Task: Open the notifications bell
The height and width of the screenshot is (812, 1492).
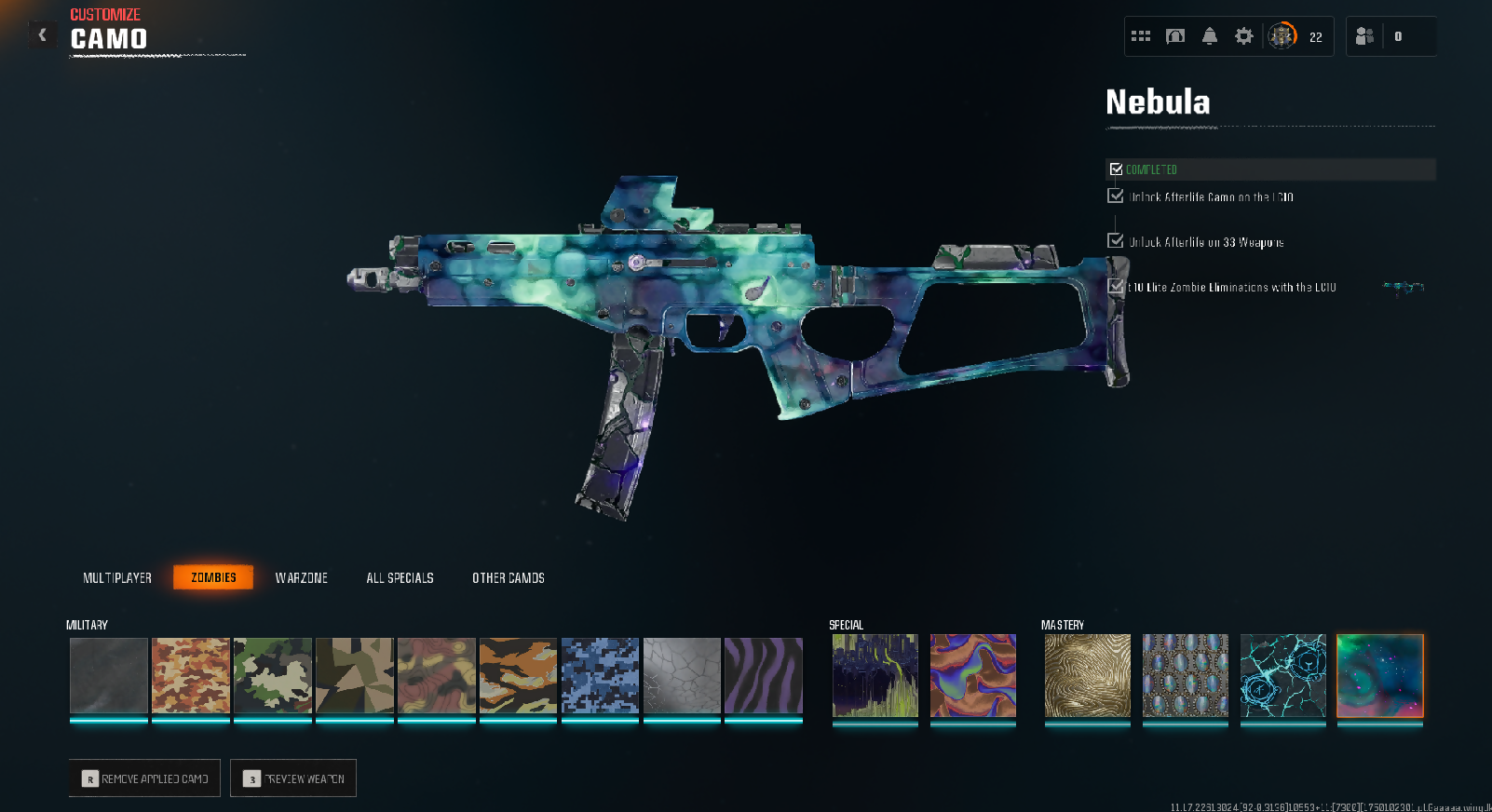Action: tap(1210, 36)
